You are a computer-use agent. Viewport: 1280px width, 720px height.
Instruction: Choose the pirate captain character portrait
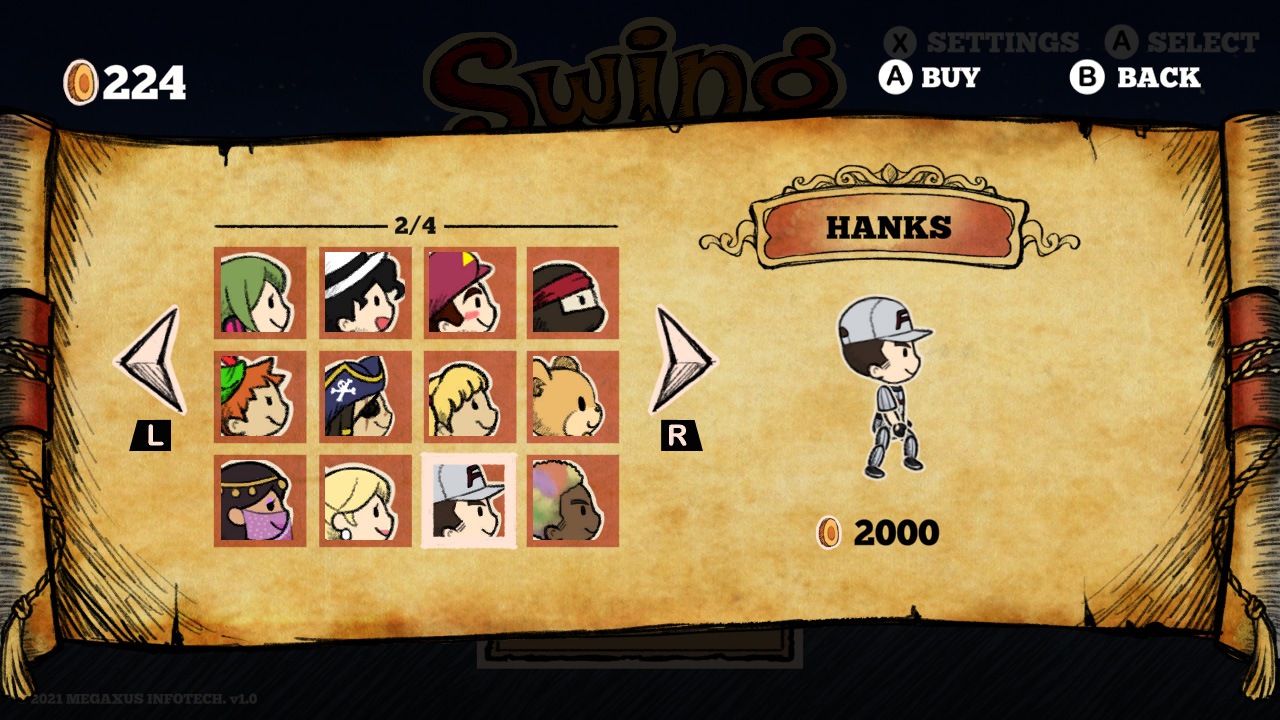[x=365, y=398]
